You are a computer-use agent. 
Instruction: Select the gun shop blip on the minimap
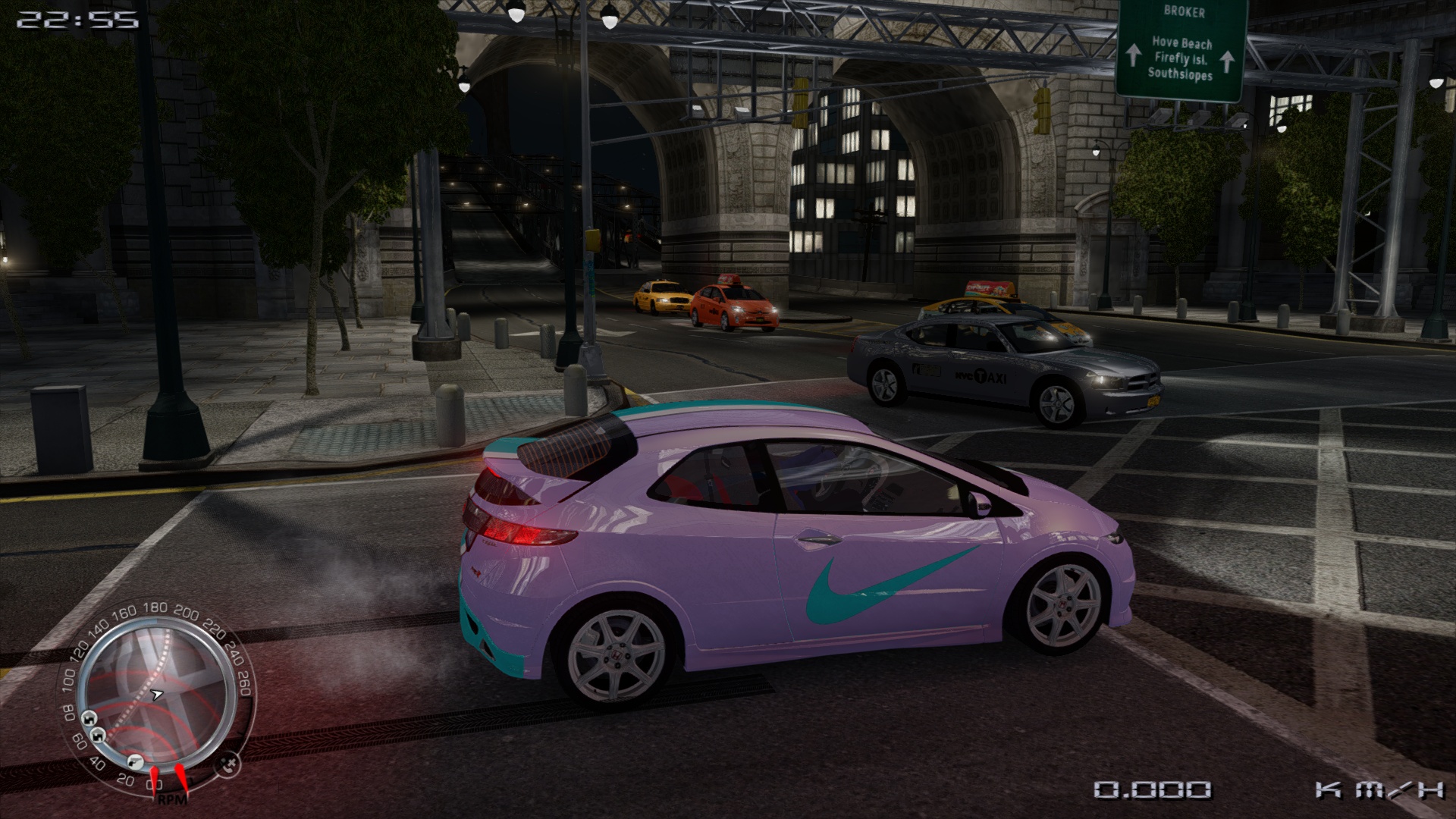click(x=136, y=761)
